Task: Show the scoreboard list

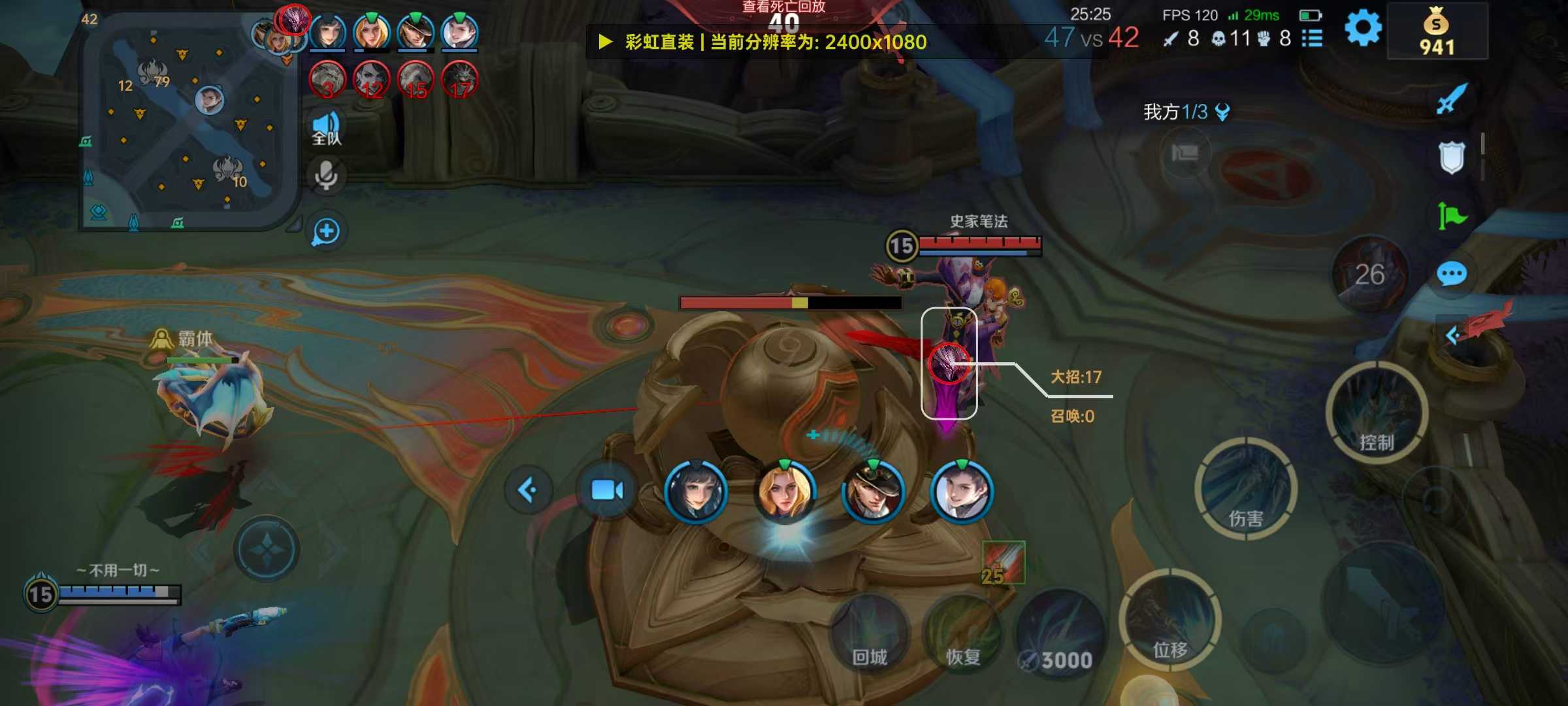Action: point(1312,39)
